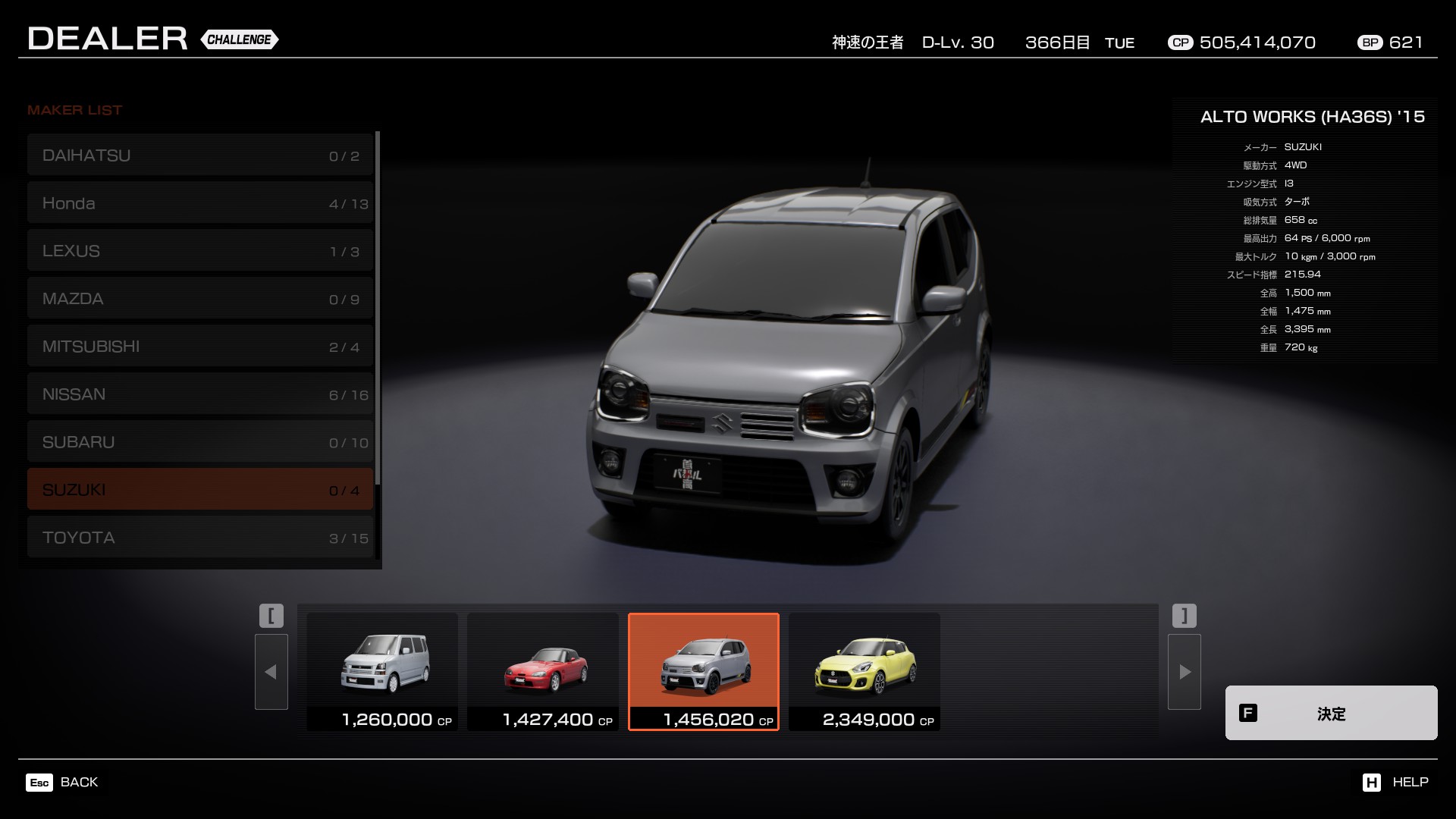Click the right arrow of the car carousel
This screenshot has width=1456, height=819.
pyautogui.click(x=1185, y=672)
